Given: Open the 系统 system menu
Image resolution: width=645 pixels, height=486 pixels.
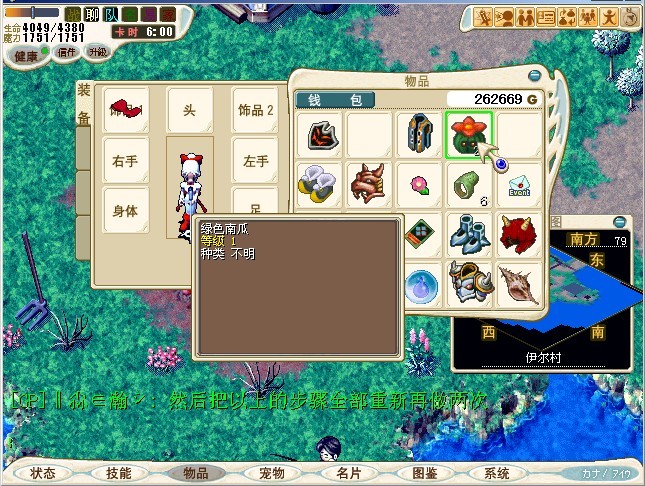Looking at the screenshot, I should click(x=496, y=473).
